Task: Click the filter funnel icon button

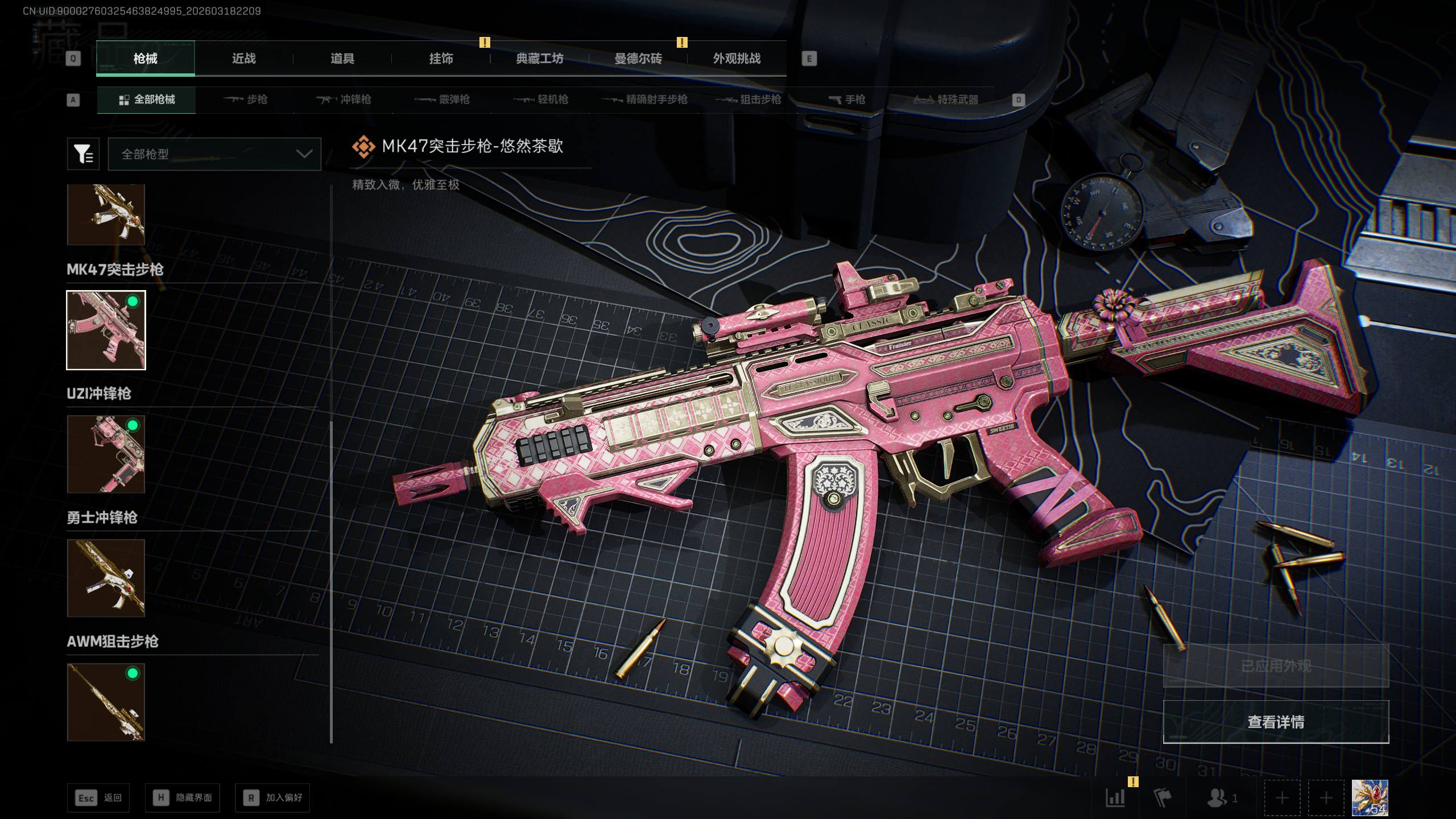Action: (x=83, y=154)
